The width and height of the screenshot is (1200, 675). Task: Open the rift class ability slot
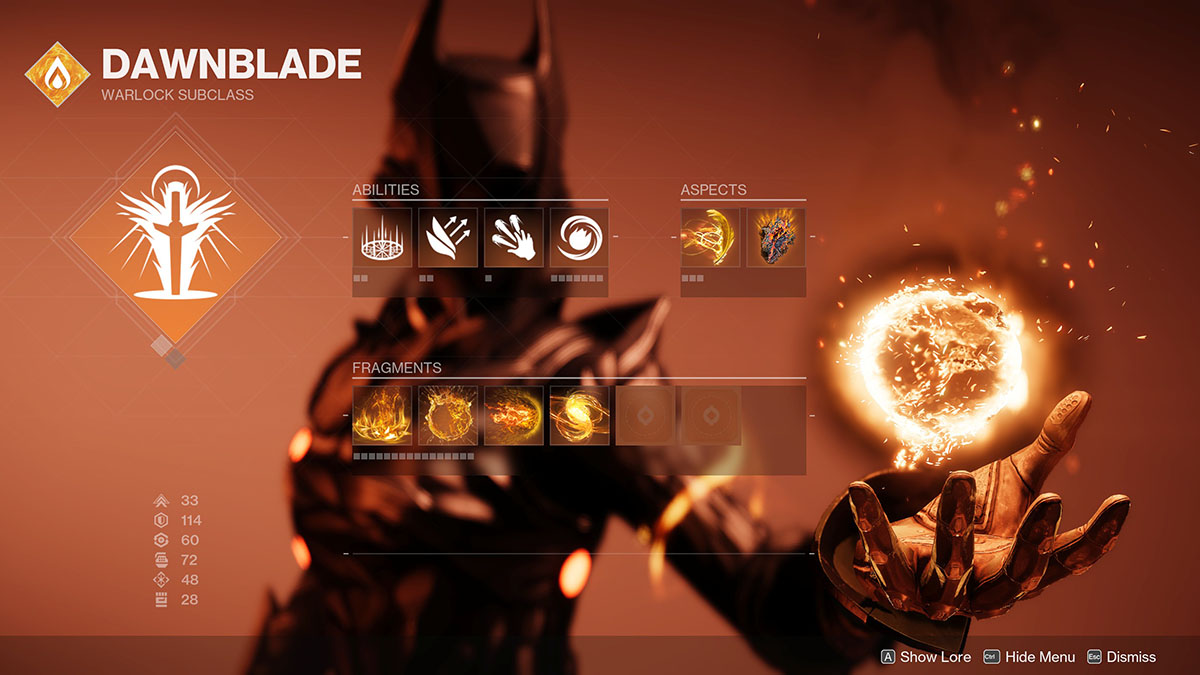[x=382, y=237]
